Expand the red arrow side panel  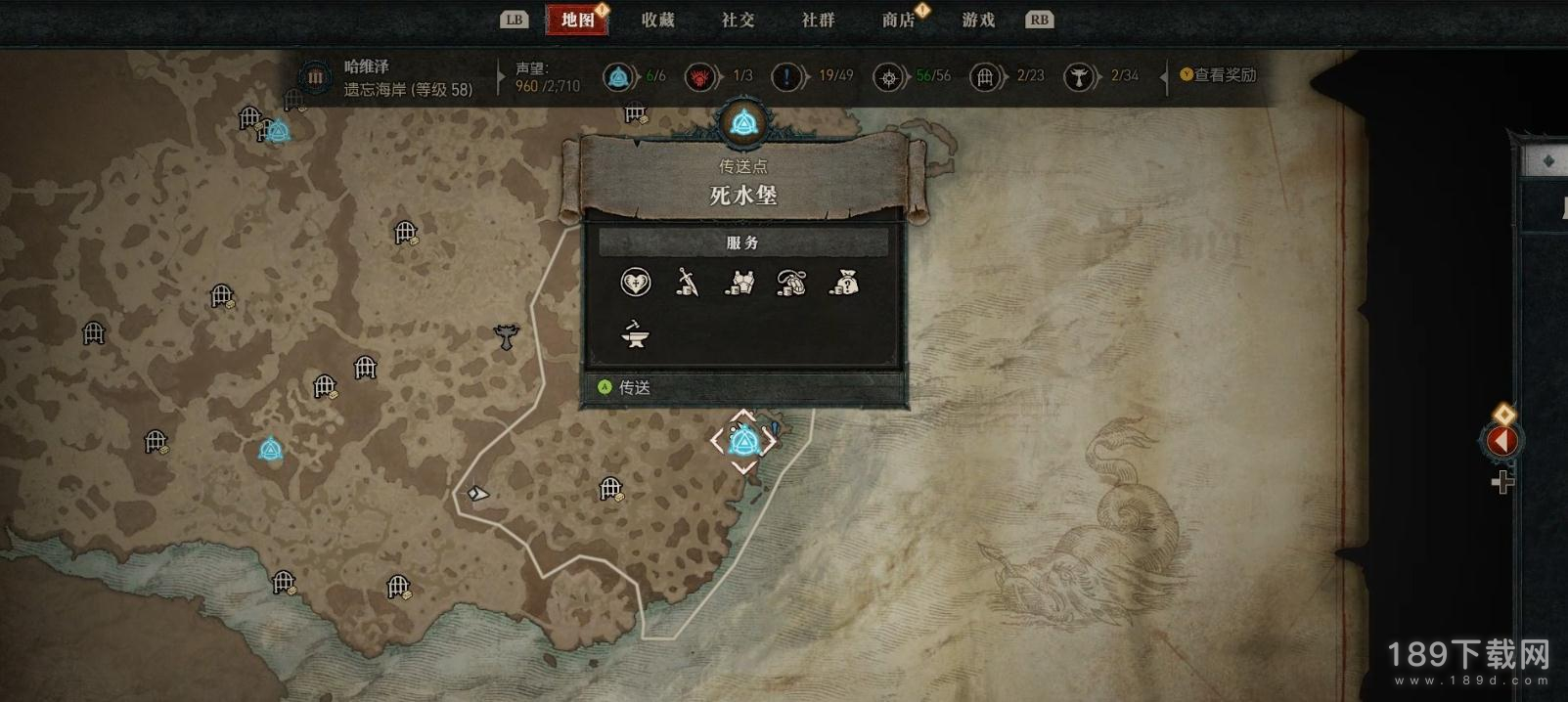1501,441
